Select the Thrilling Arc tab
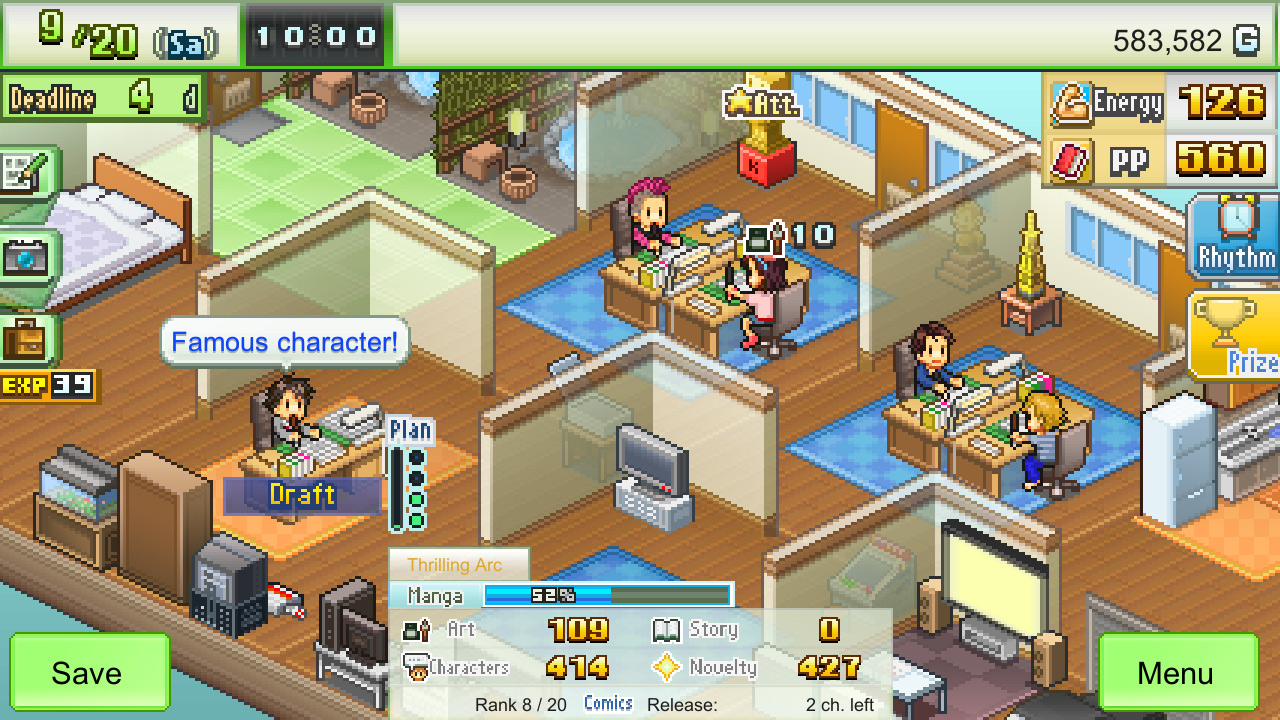1280x720 pixels. pyautogui.click(x=458, y=564)
